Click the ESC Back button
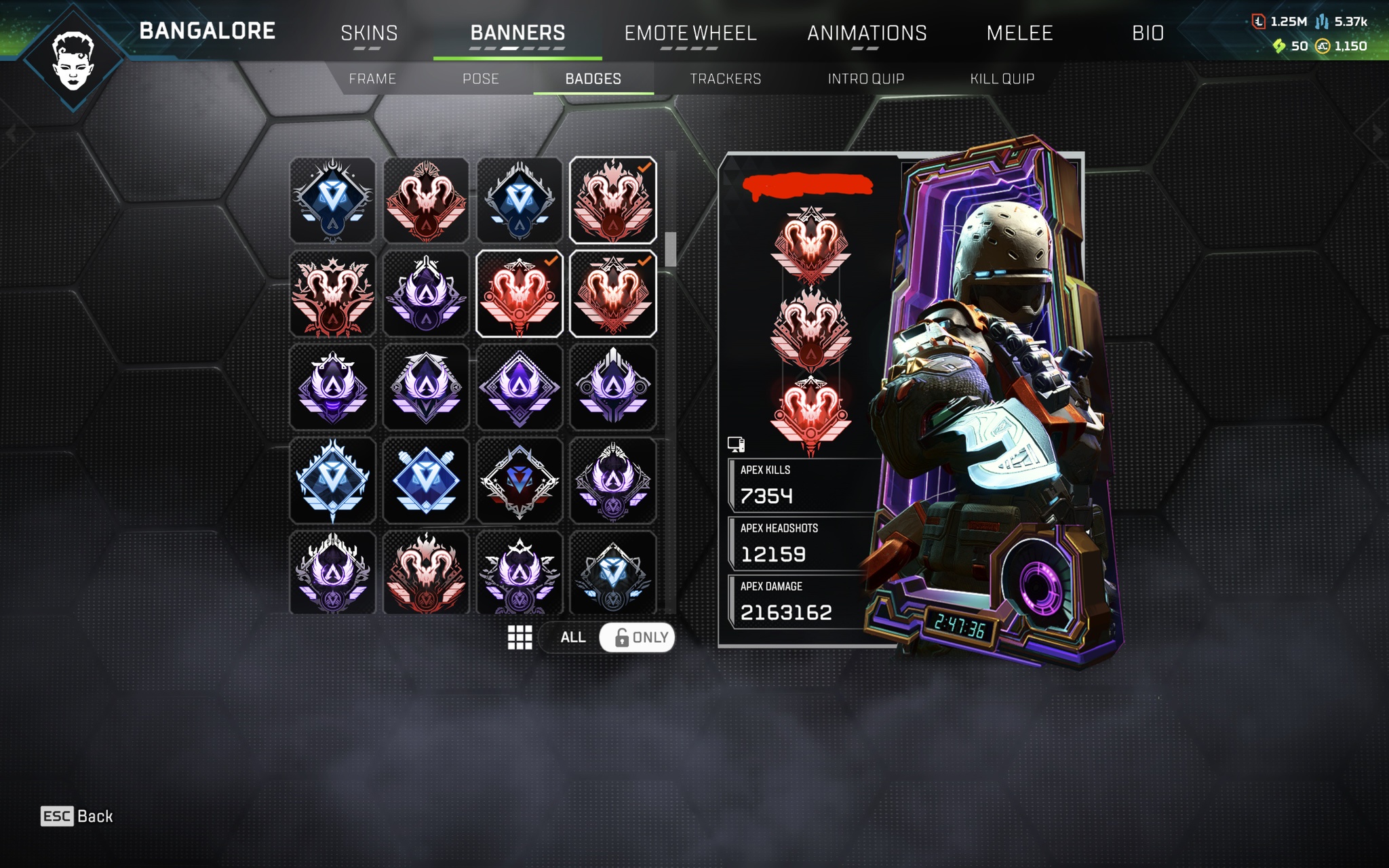The height and width of the screenshot is (868, 1389). [x=77, y=816]
